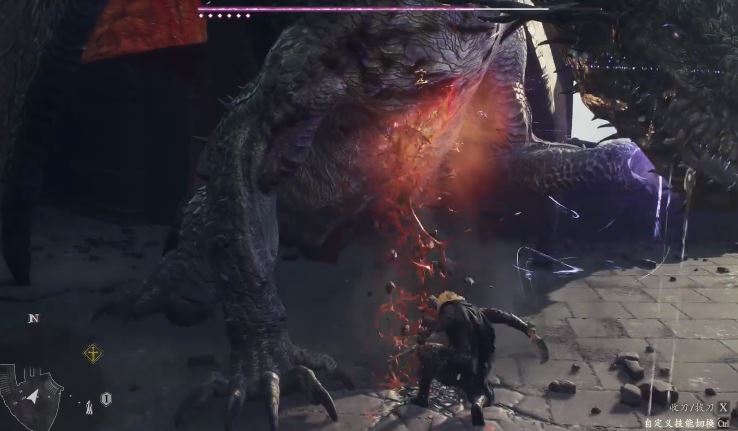This screenshot has height=431, width=738.
Task: Click the minimap in the corner
Action: [x=32, y=396]
